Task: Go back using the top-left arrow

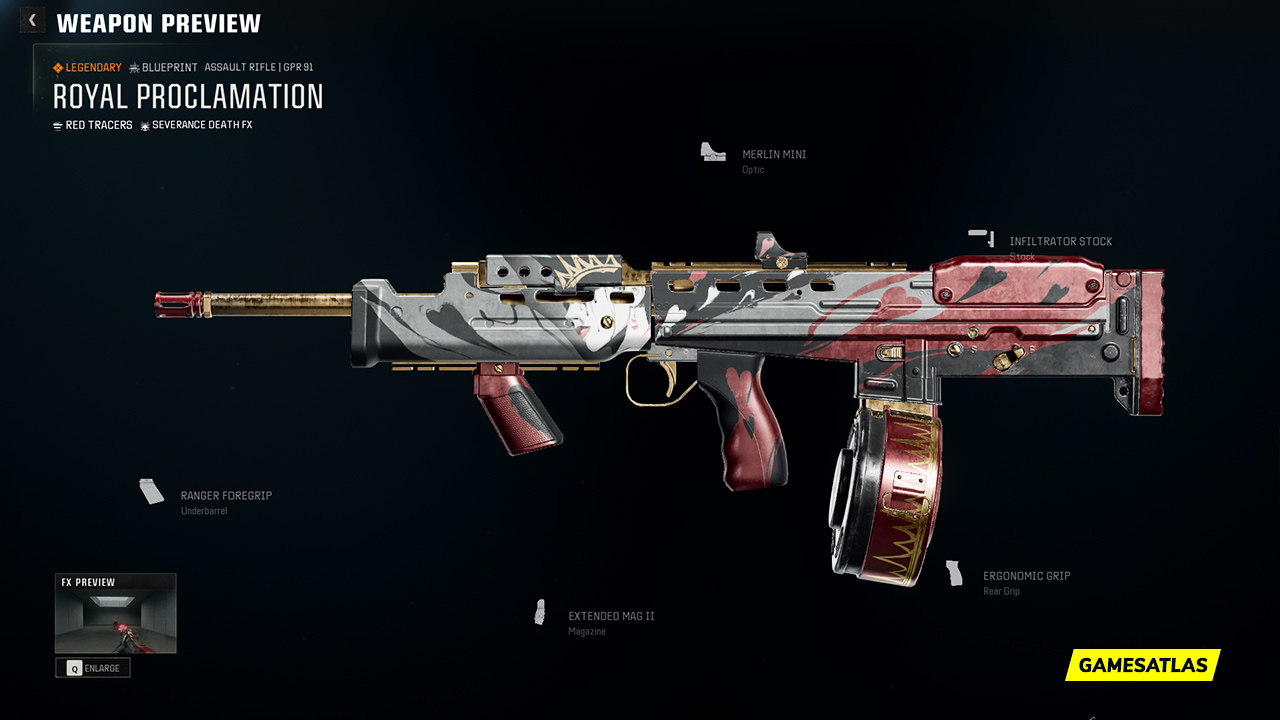Action: pos(32,20)
